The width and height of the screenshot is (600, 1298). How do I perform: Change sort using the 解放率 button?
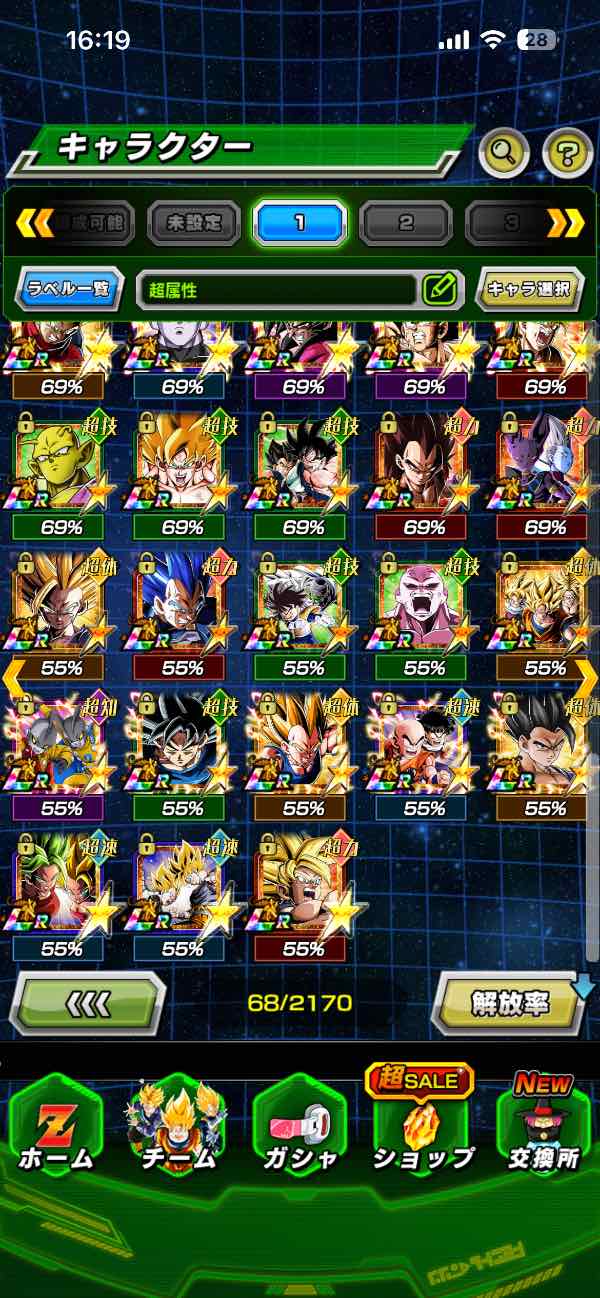pyautogui.click(x=511, y=1002)
